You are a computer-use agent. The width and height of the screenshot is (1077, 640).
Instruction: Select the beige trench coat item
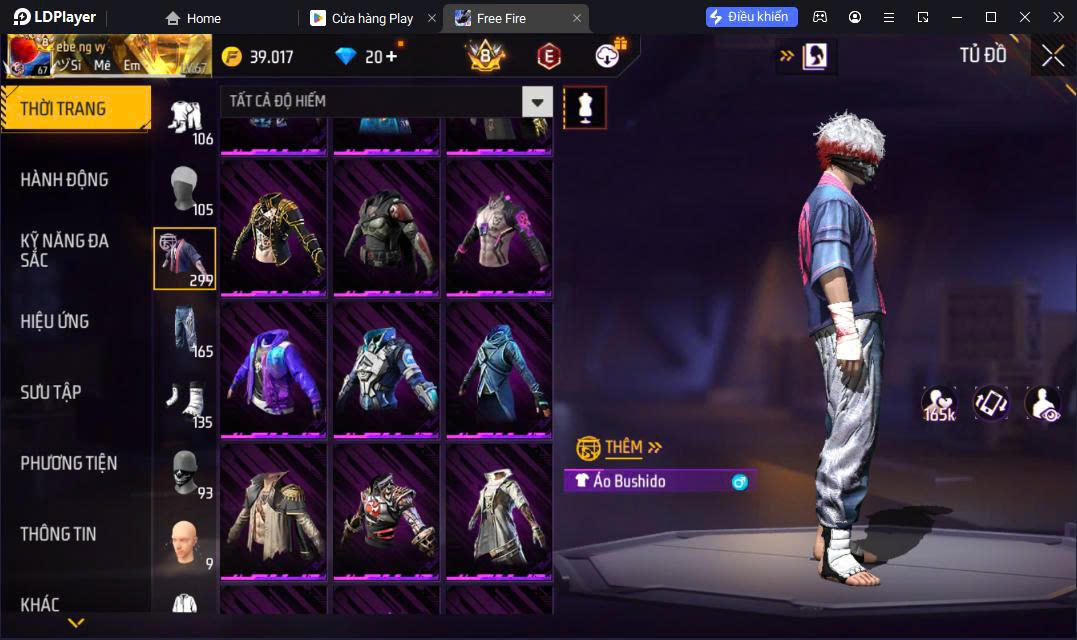273,510
